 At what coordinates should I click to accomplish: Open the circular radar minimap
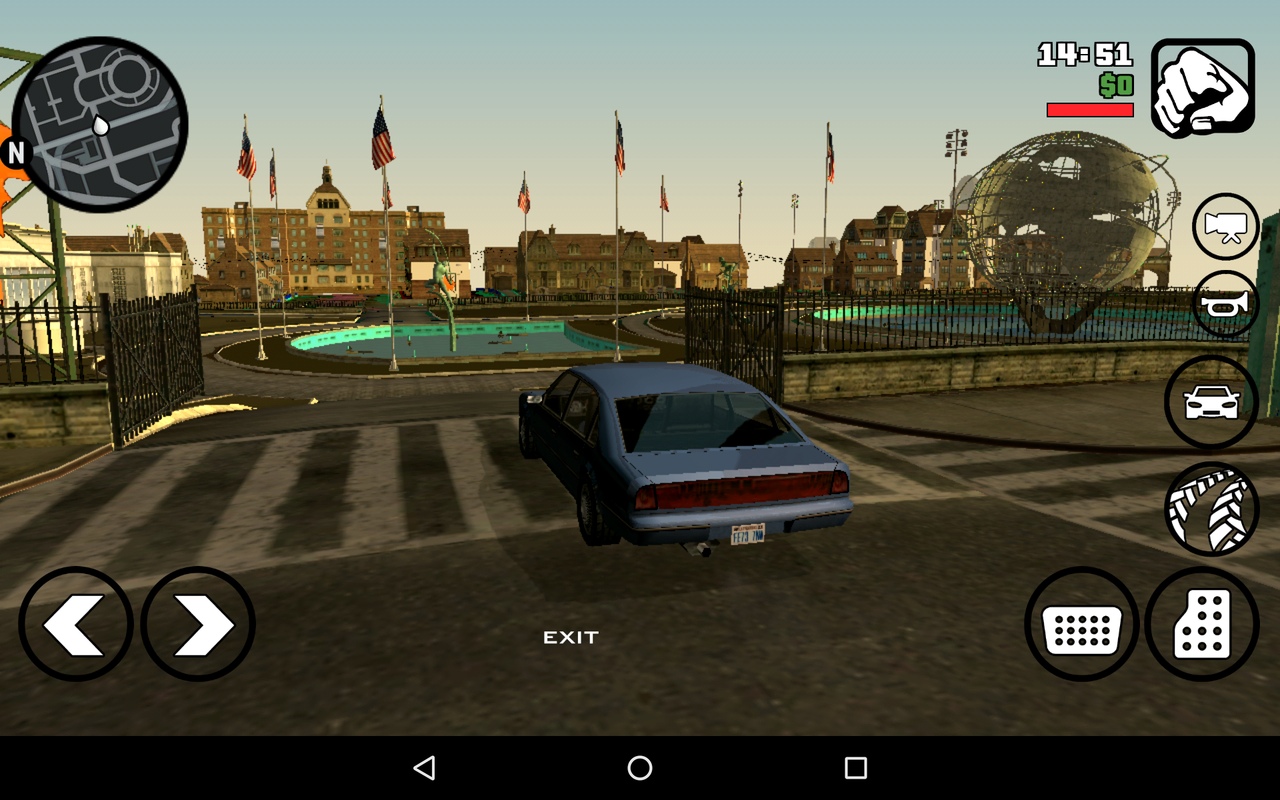(x=100, y=125)
